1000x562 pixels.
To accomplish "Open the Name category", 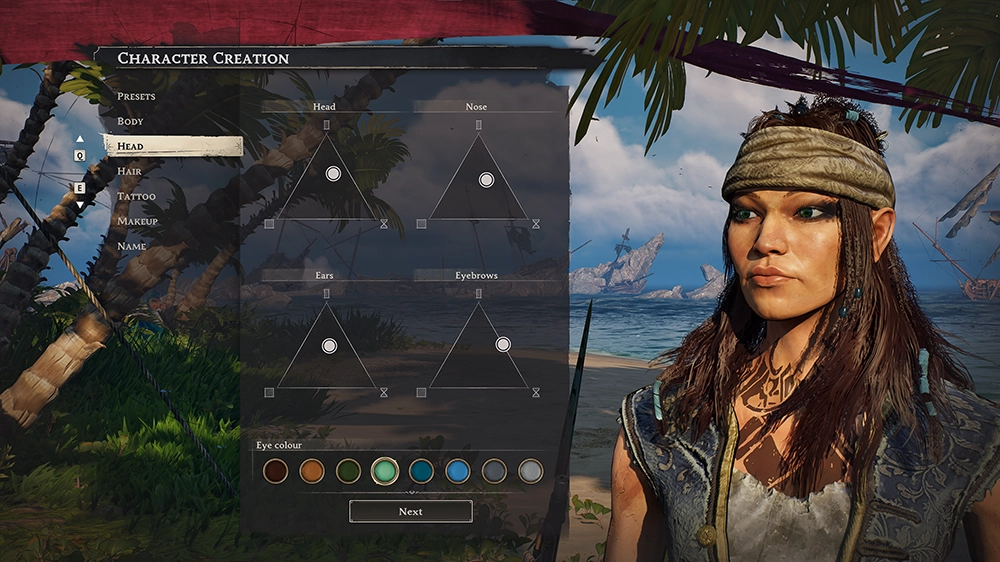I will (132, 246).
